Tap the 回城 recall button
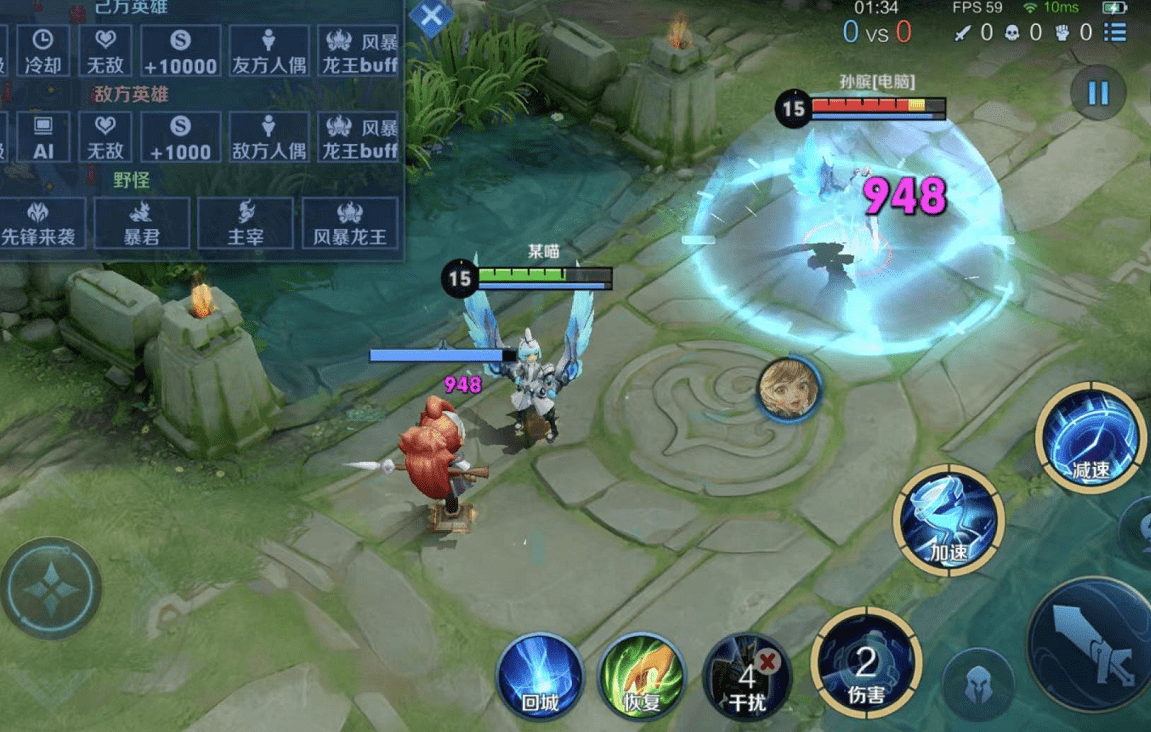Screen dimensions: 1151x732 pyautogui.click(x=540, y=677)
